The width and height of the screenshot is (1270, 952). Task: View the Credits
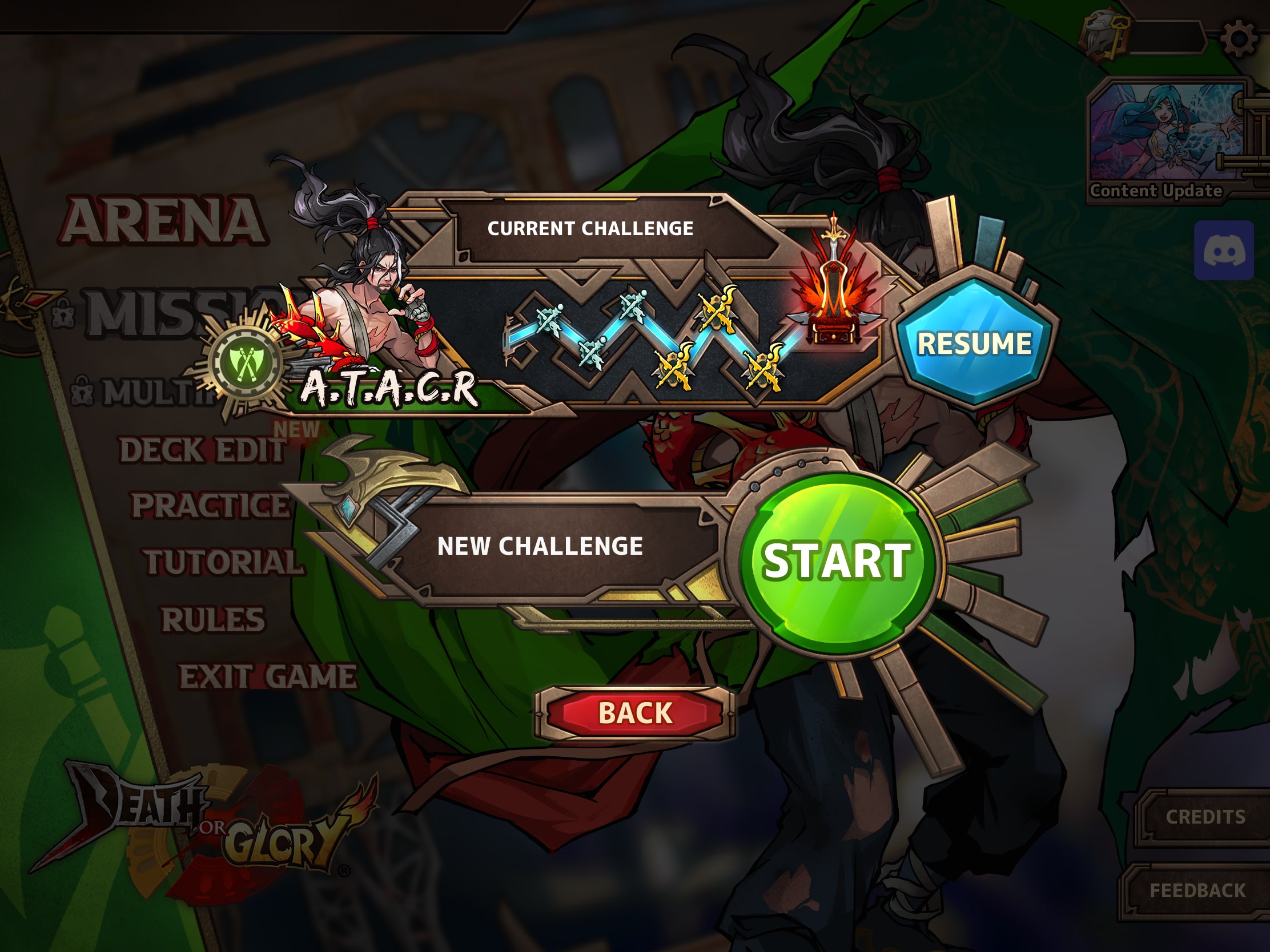[1204, 817]
